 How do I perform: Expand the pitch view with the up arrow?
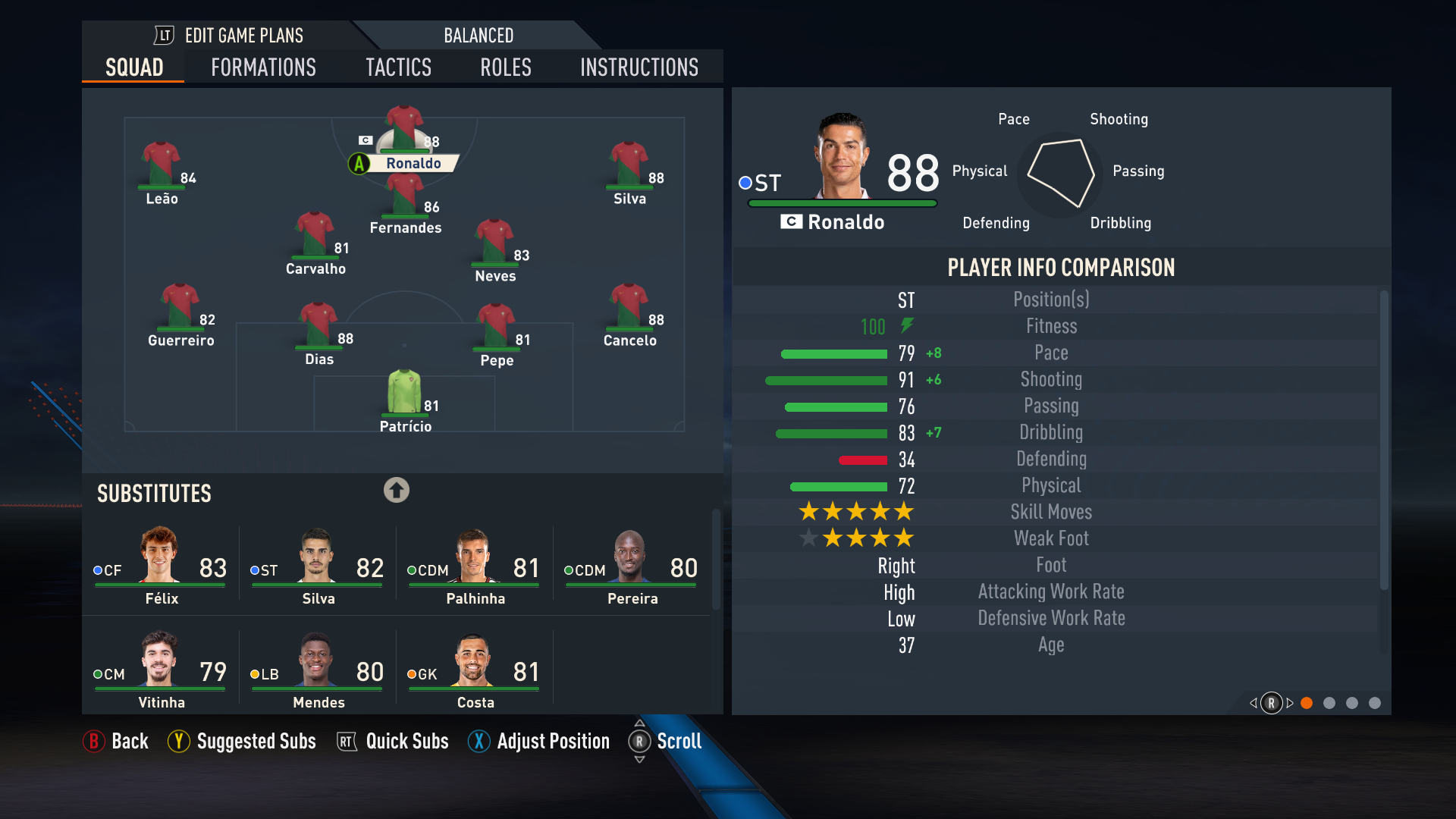[397, 491]
